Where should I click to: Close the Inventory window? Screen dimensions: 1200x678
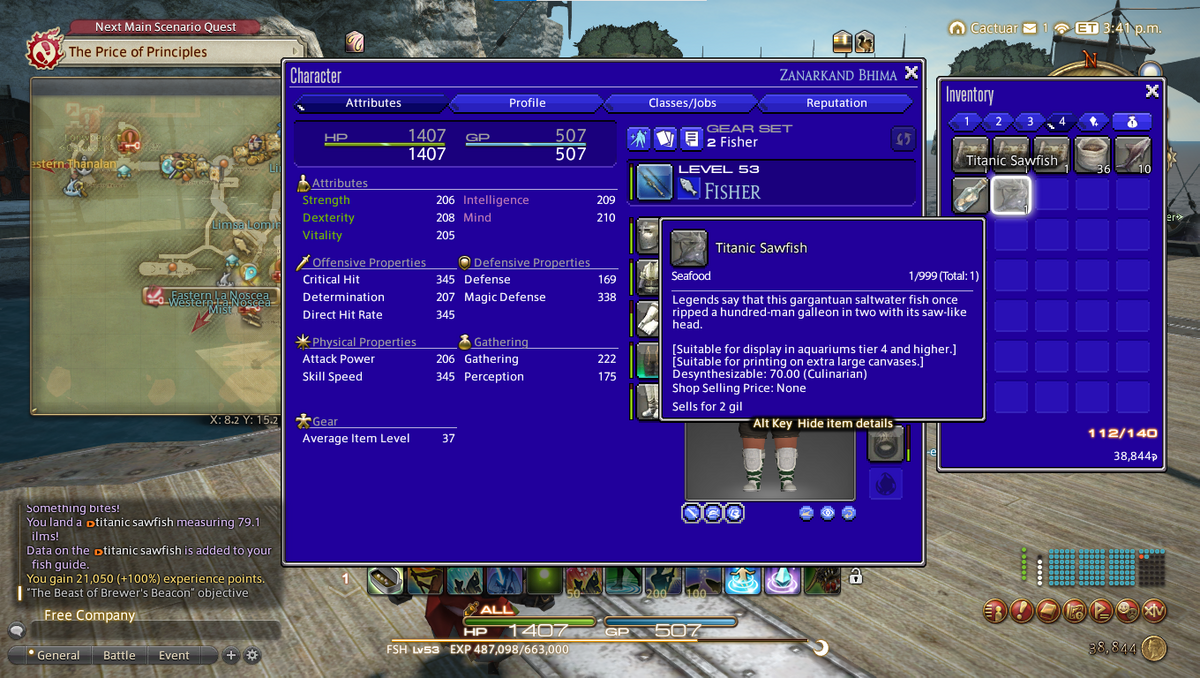click(1152, 91)
